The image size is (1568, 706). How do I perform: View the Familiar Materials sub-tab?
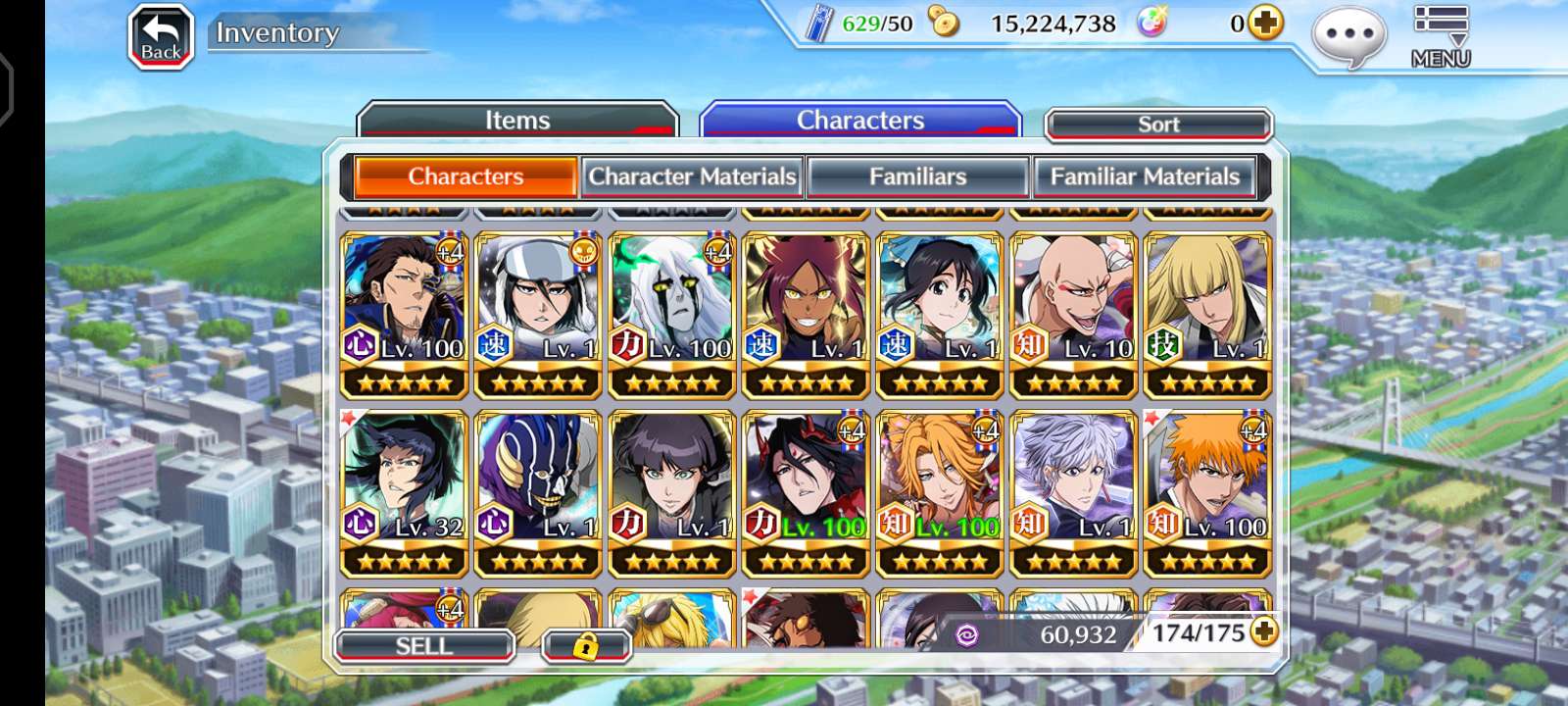(1145, 176)
